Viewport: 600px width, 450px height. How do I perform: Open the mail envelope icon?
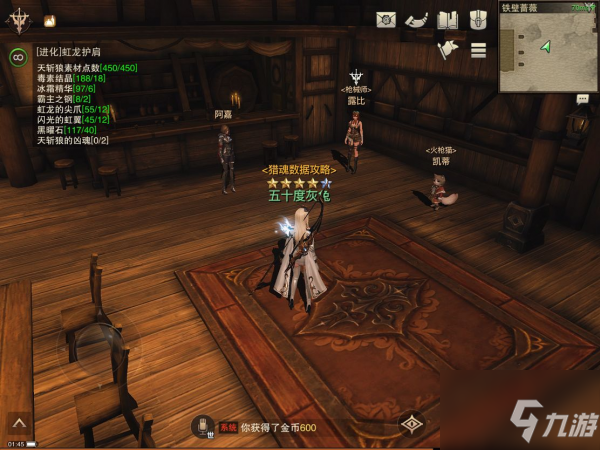coord(386,20)
